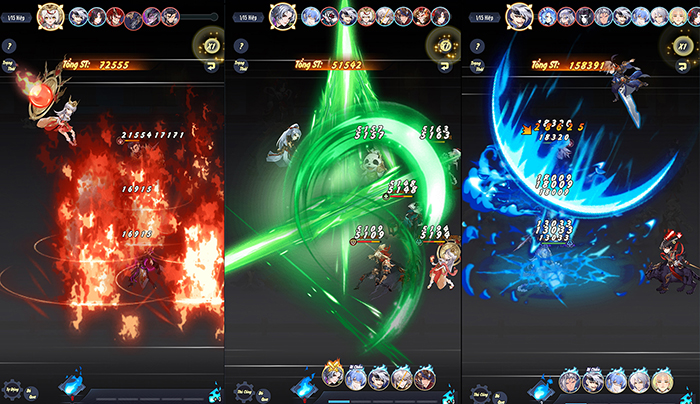
Task: Open the question mark help in the fire battle
Action: (x=9, y=46)
